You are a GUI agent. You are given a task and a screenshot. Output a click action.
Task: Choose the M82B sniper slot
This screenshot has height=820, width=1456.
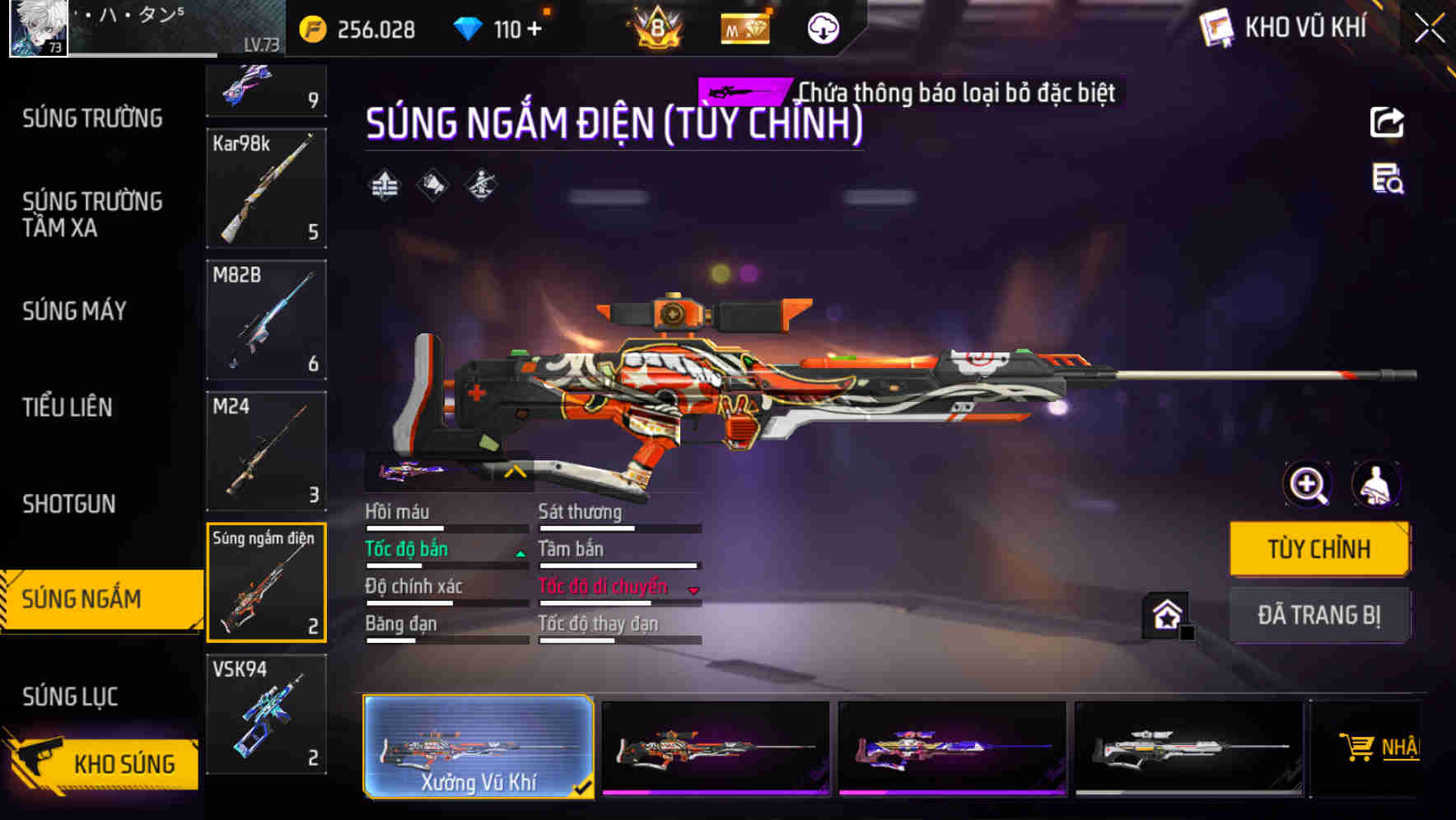266,319
